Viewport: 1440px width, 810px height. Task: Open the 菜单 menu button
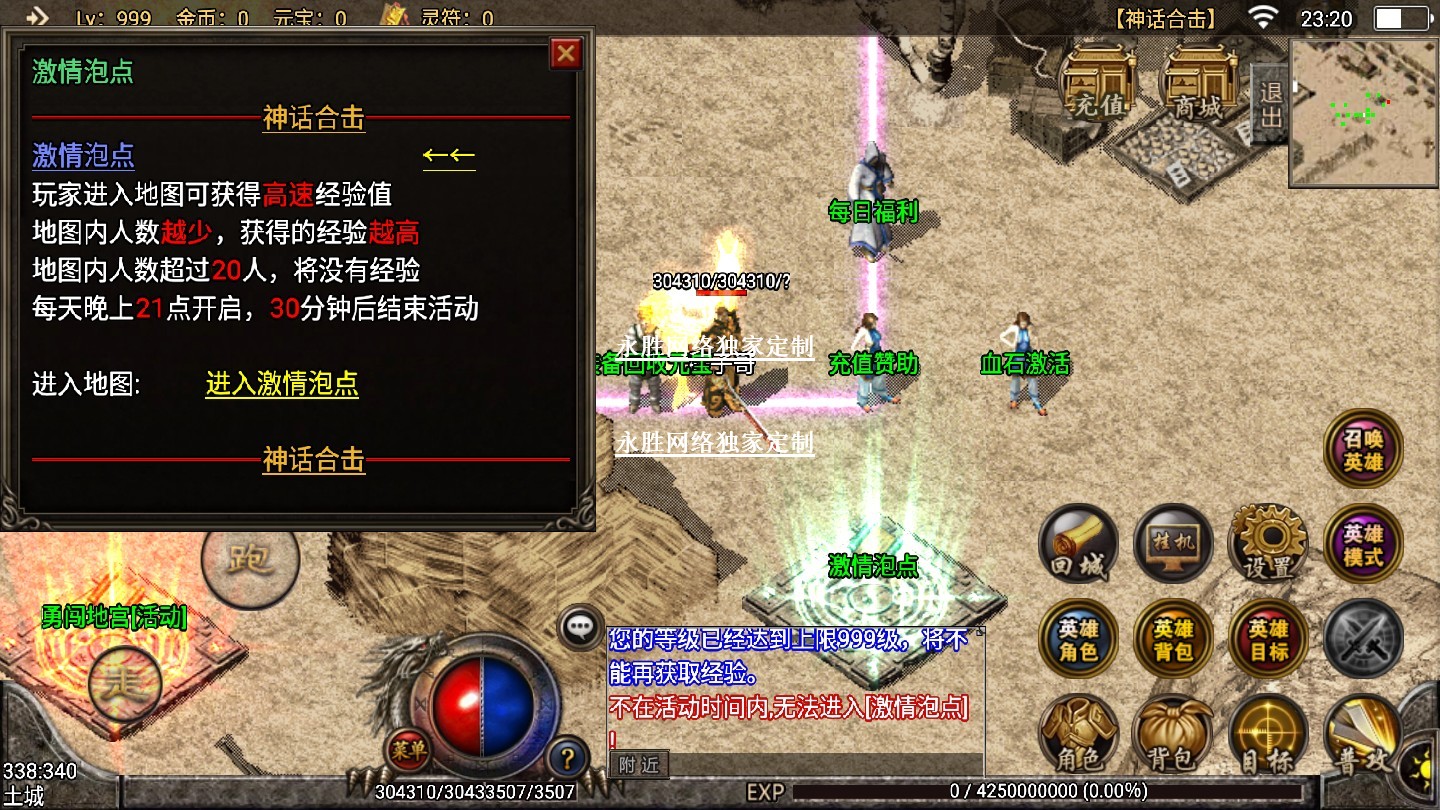[x=408, y=748]
